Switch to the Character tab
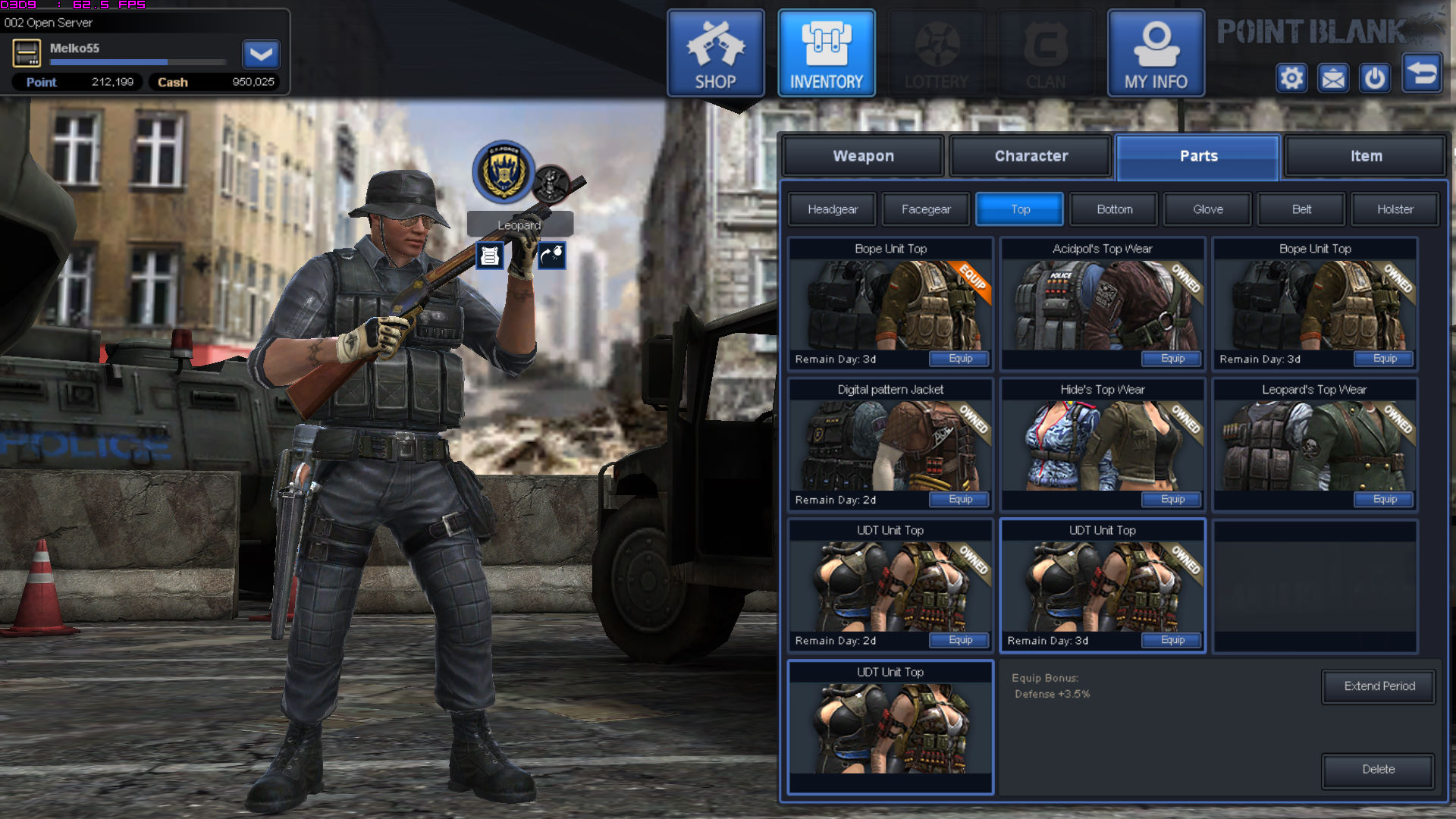 pos(1031,156)
